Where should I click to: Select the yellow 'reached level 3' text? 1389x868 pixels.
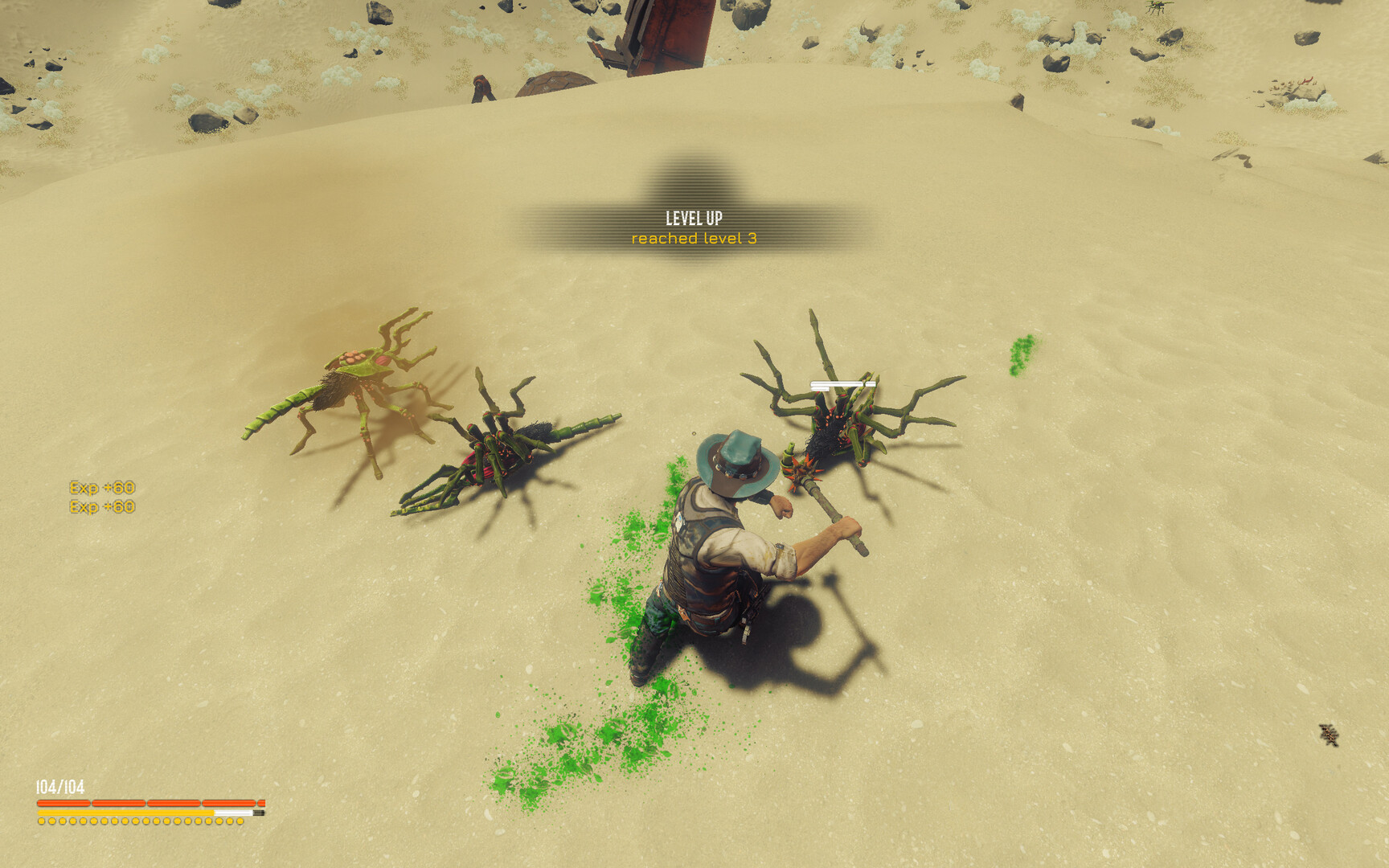click(x=693, y=239)
